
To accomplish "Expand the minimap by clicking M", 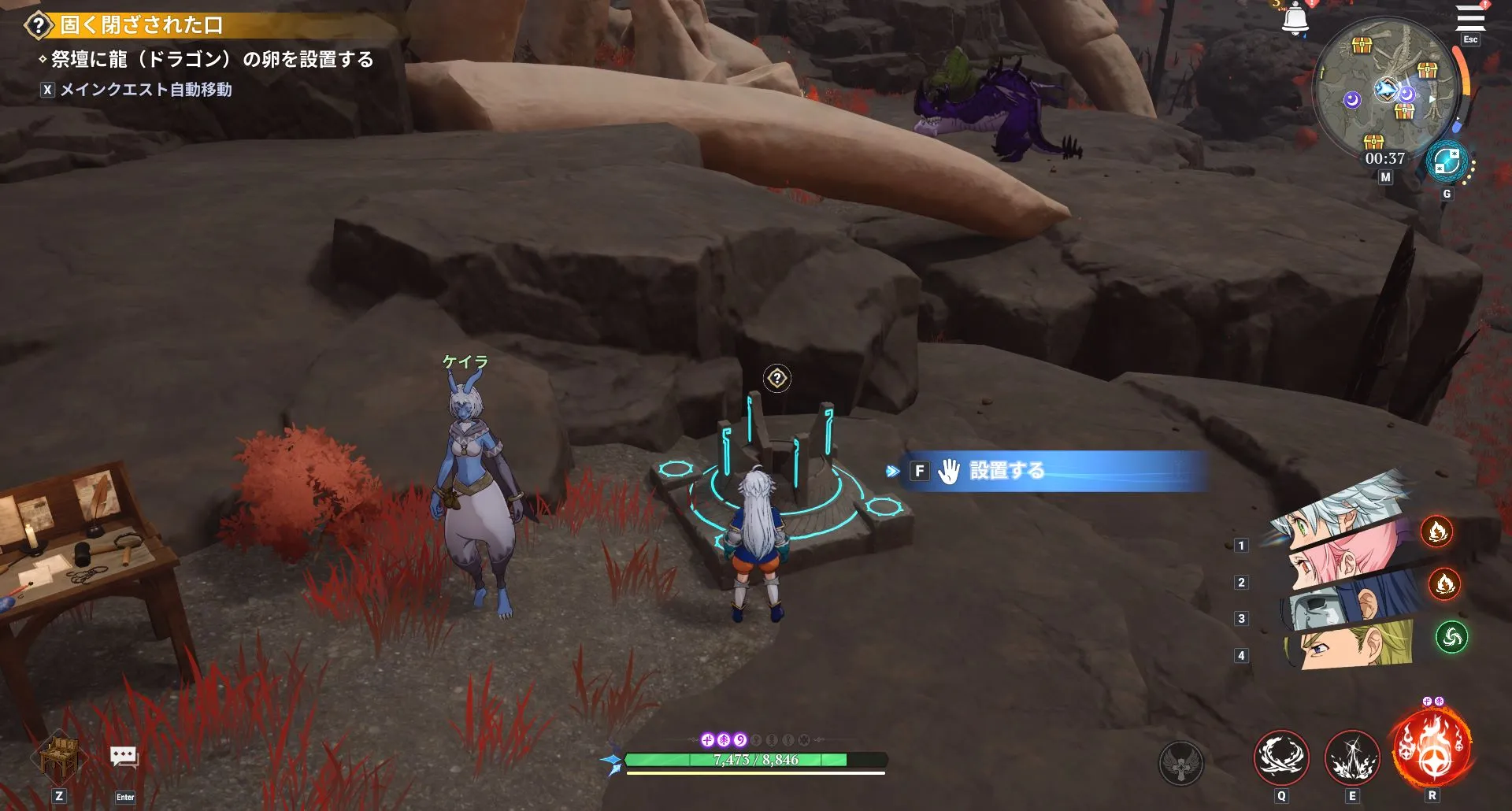I will click(1384, 178).
